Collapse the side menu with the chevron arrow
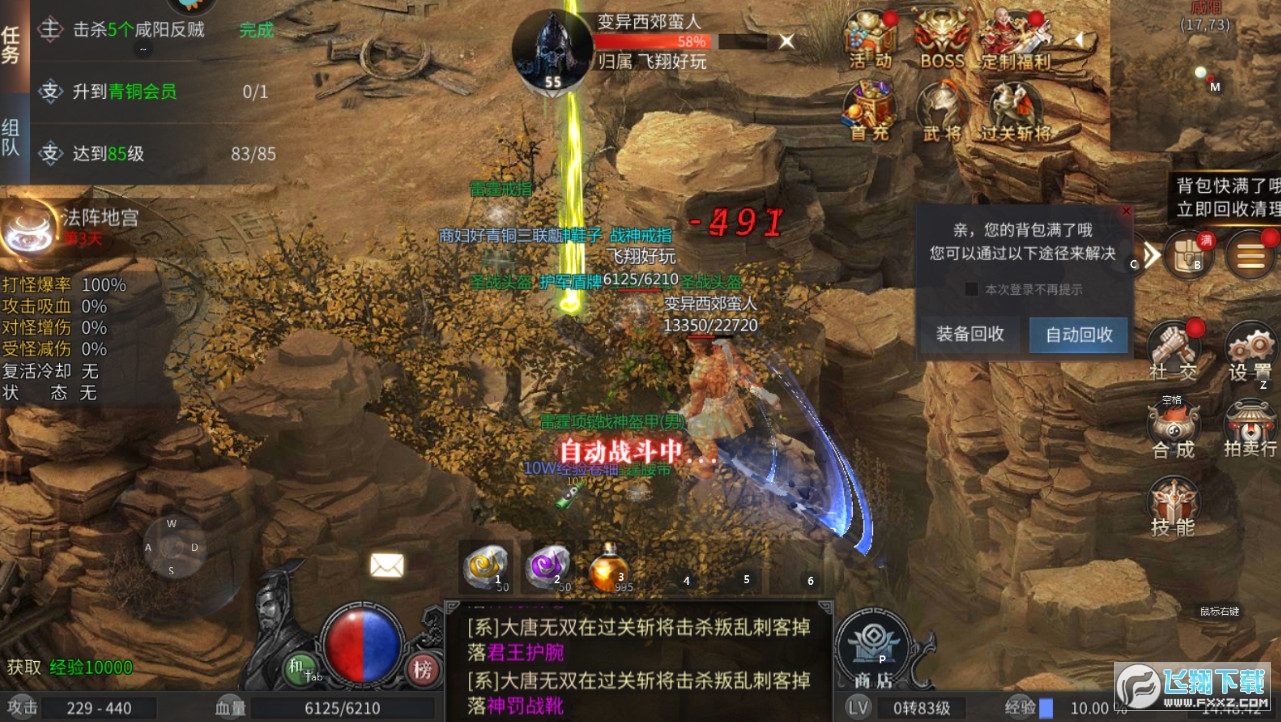The image size is (1281, 722). click(x=1151, y=255)
